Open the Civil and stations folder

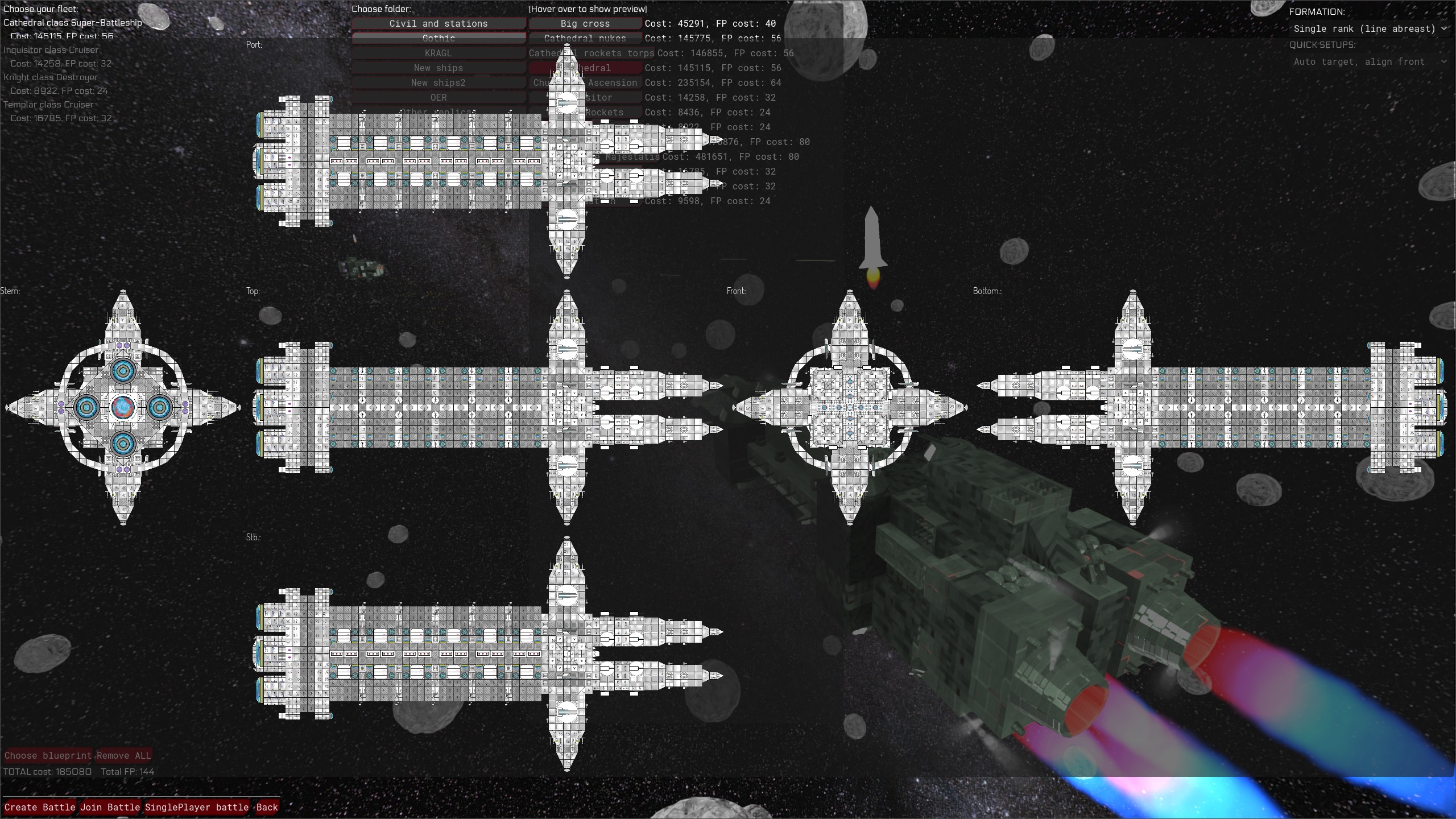[x=438, y=23]
